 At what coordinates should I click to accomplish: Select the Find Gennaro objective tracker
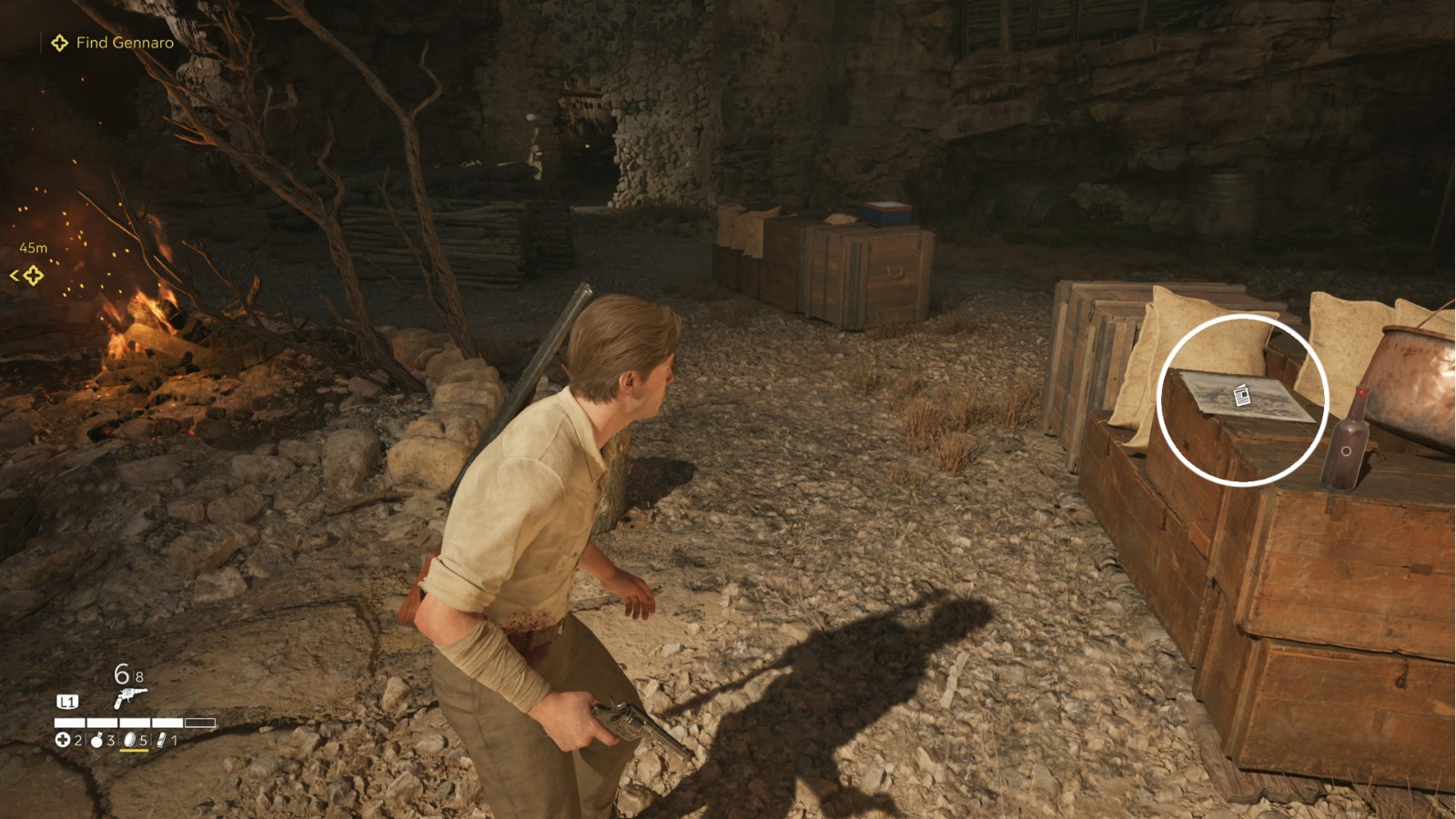point(112,43)
